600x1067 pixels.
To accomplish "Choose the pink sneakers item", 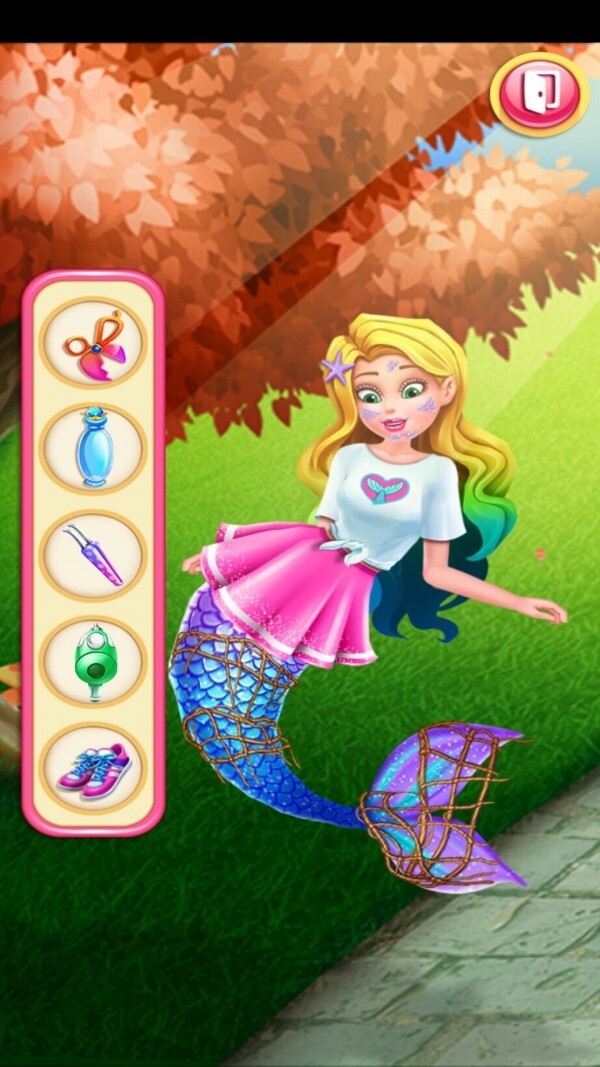I will click(x=93, y=768).
